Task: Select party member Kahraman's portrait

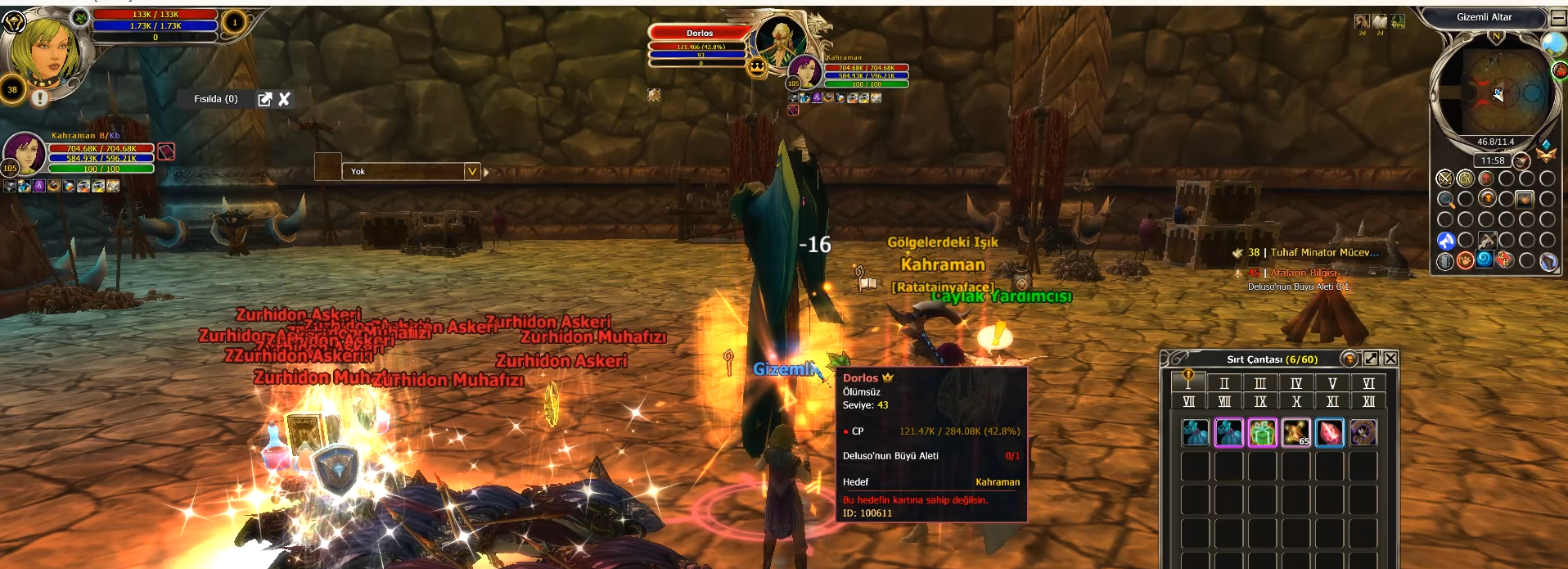Action: (24, 151)
